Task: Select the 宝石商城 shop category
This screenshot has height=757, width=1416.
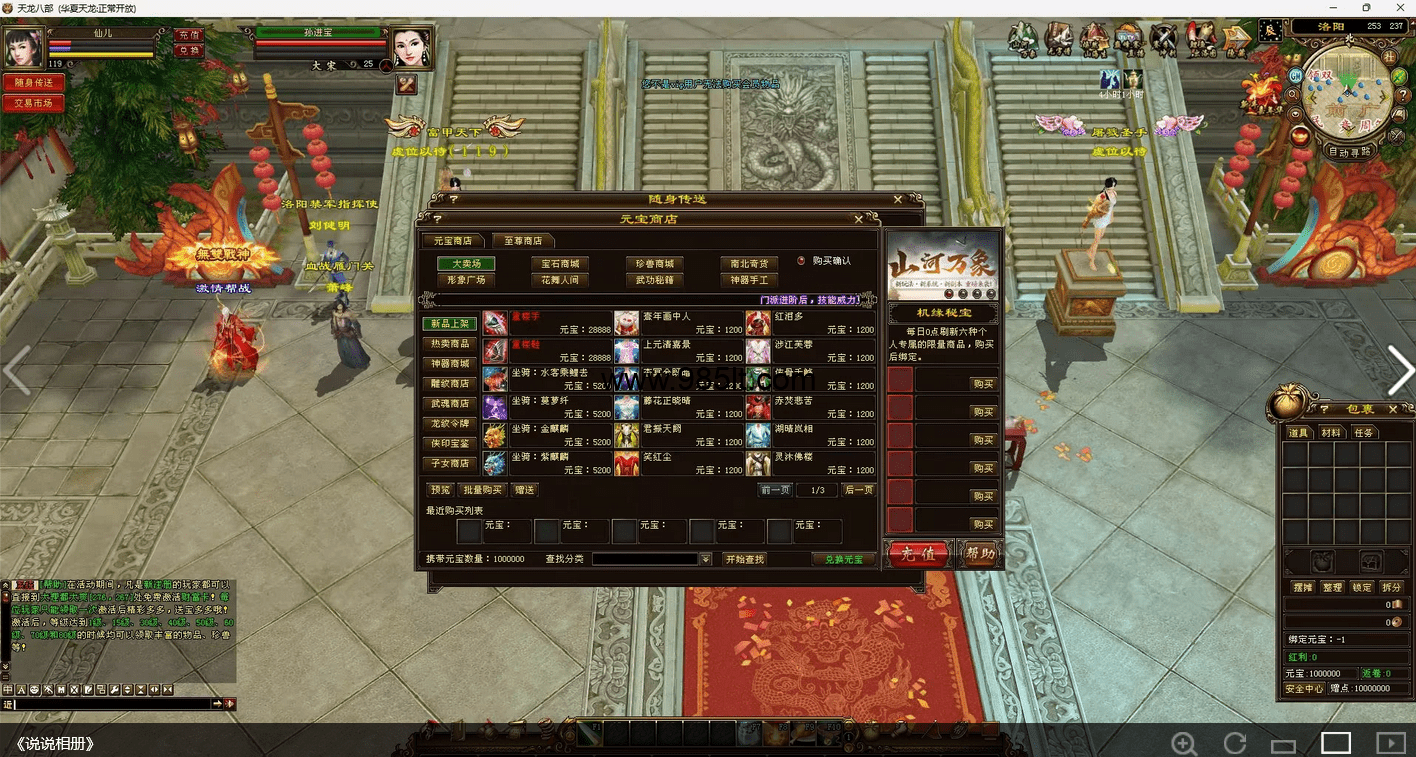Action: (x=560, y=264)
